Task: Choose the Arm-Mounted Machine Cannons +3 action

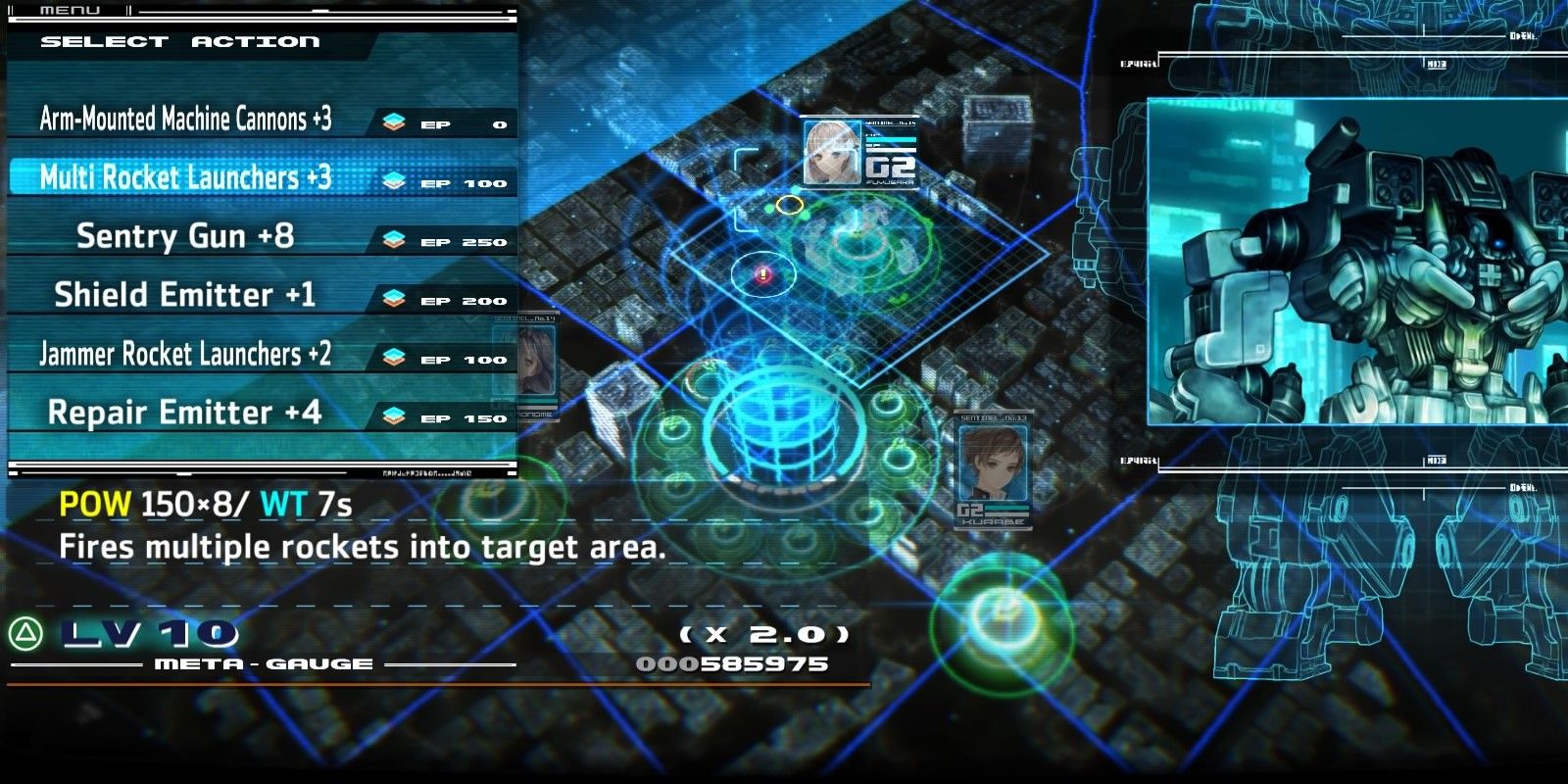Action: (184, 119)
